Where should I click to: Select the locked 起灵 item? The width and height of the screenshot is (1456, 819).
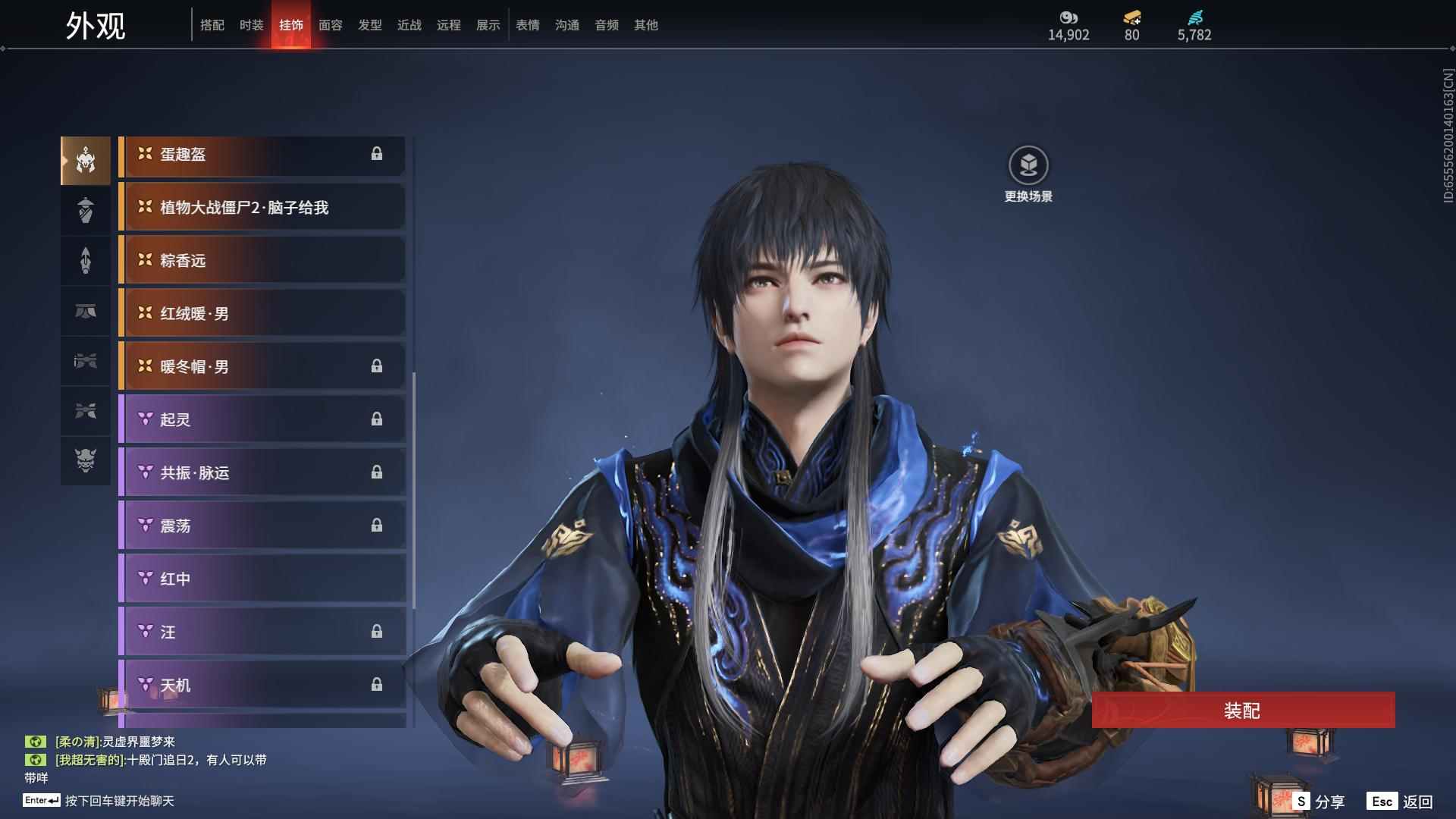[x=262, y=420]
